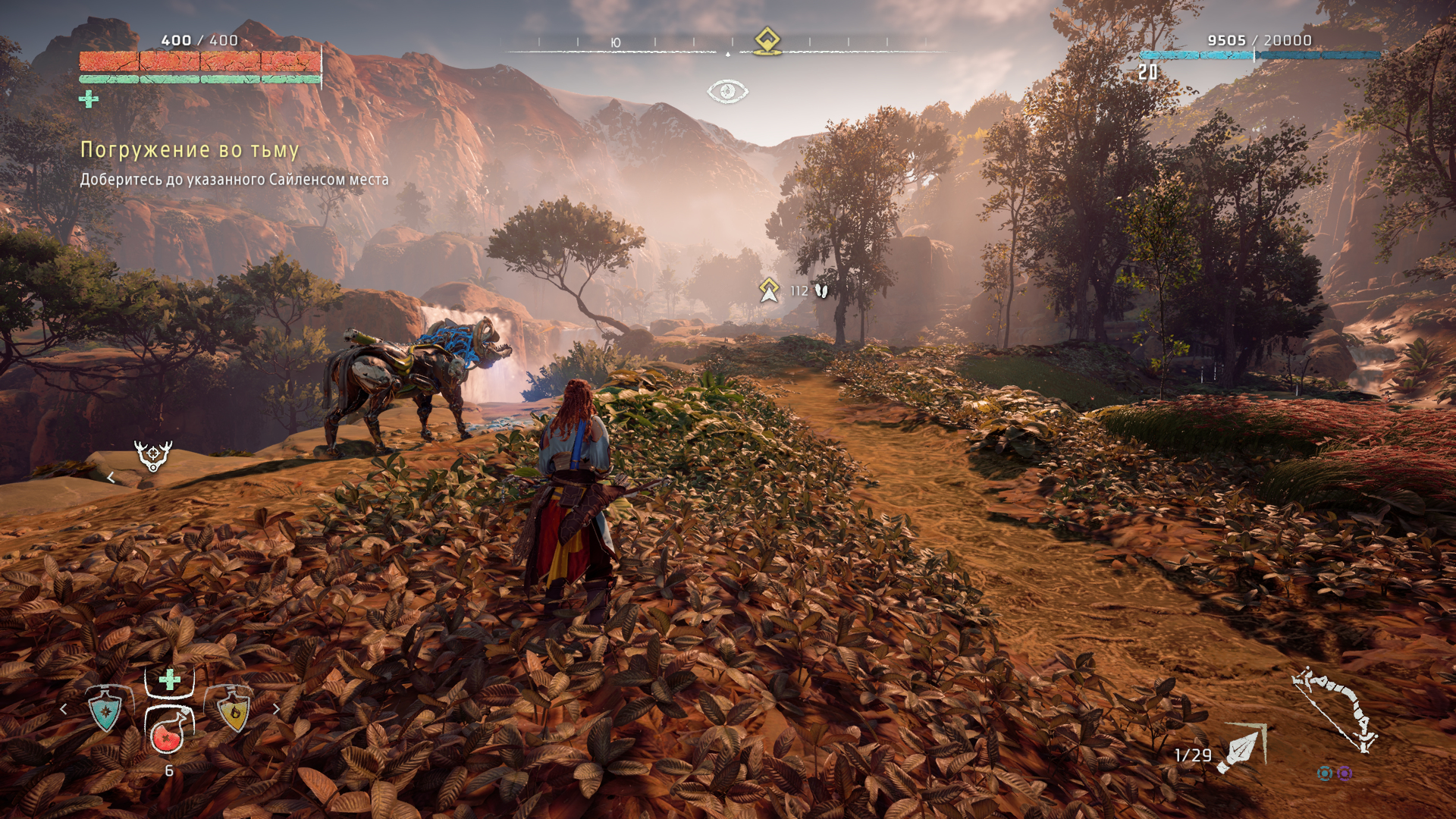Select the red health potion slot
The image size is (1456, 819).
[x=168, y=733]
